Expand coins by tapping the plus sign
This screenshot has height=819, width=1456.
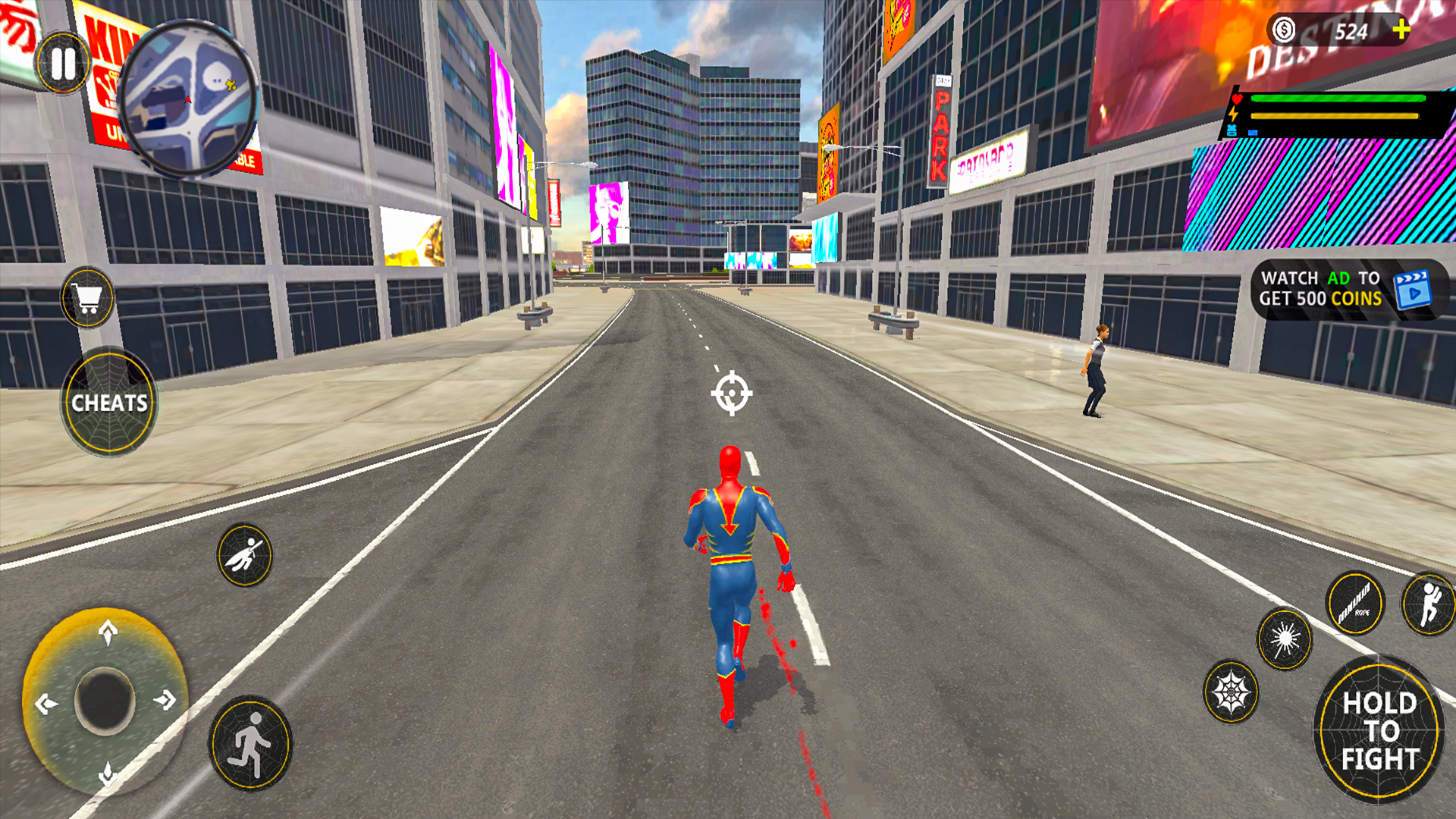[1402, 30]
